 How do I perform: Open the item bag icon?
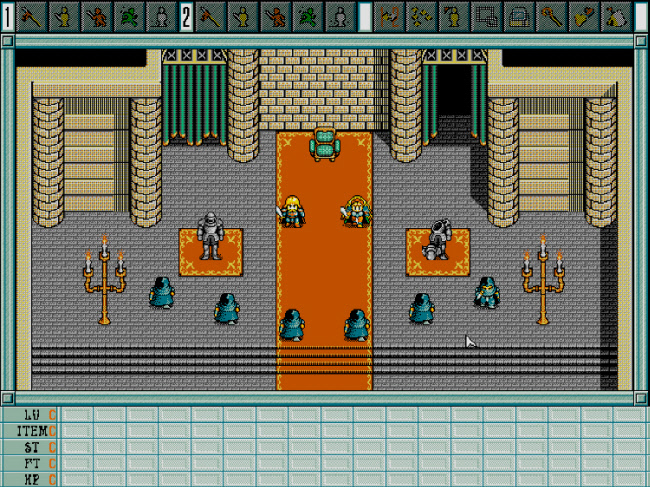point(617,16)
